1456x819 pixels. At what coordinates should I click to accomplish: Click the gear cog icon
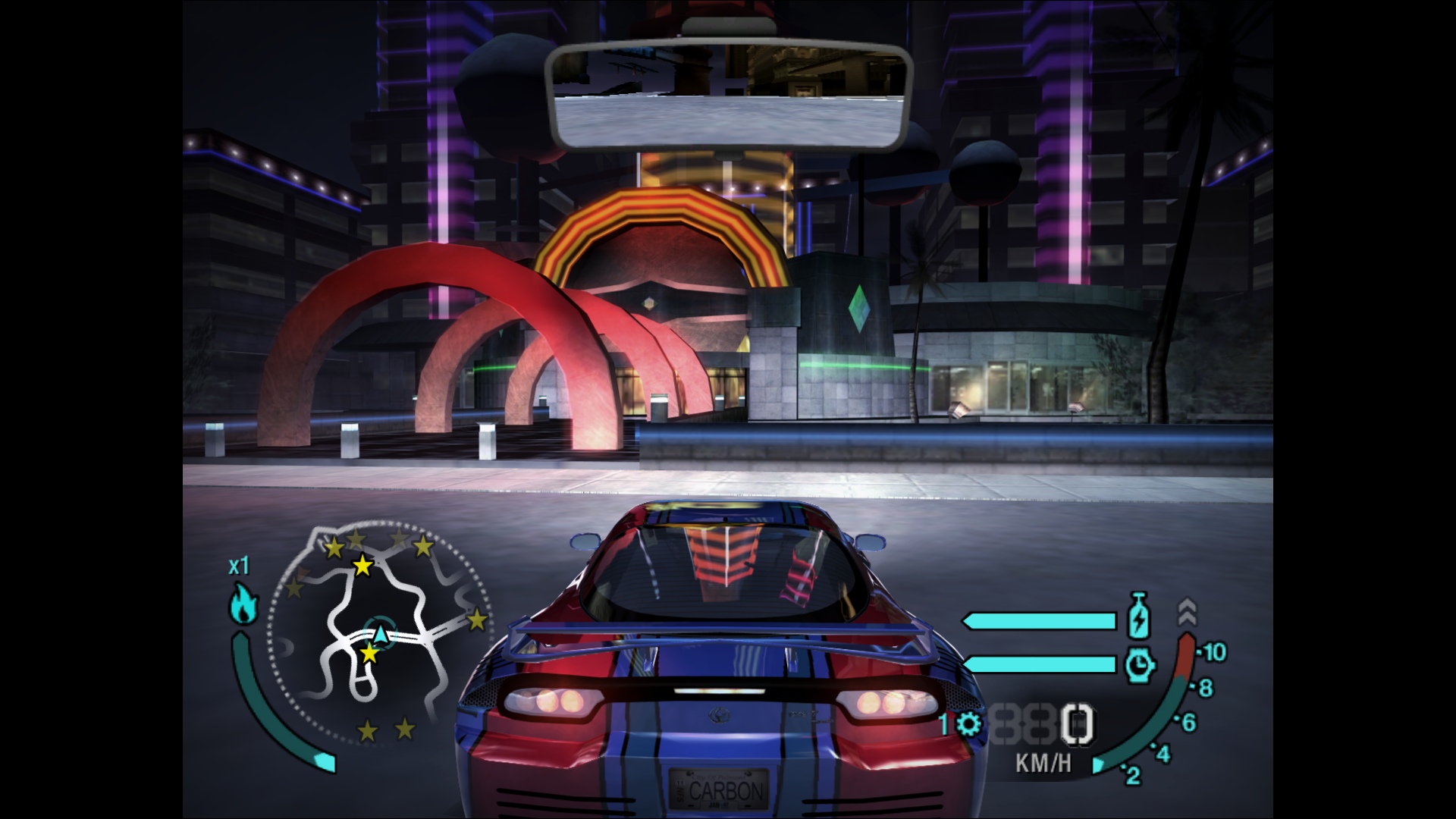(x=968, y=724)
